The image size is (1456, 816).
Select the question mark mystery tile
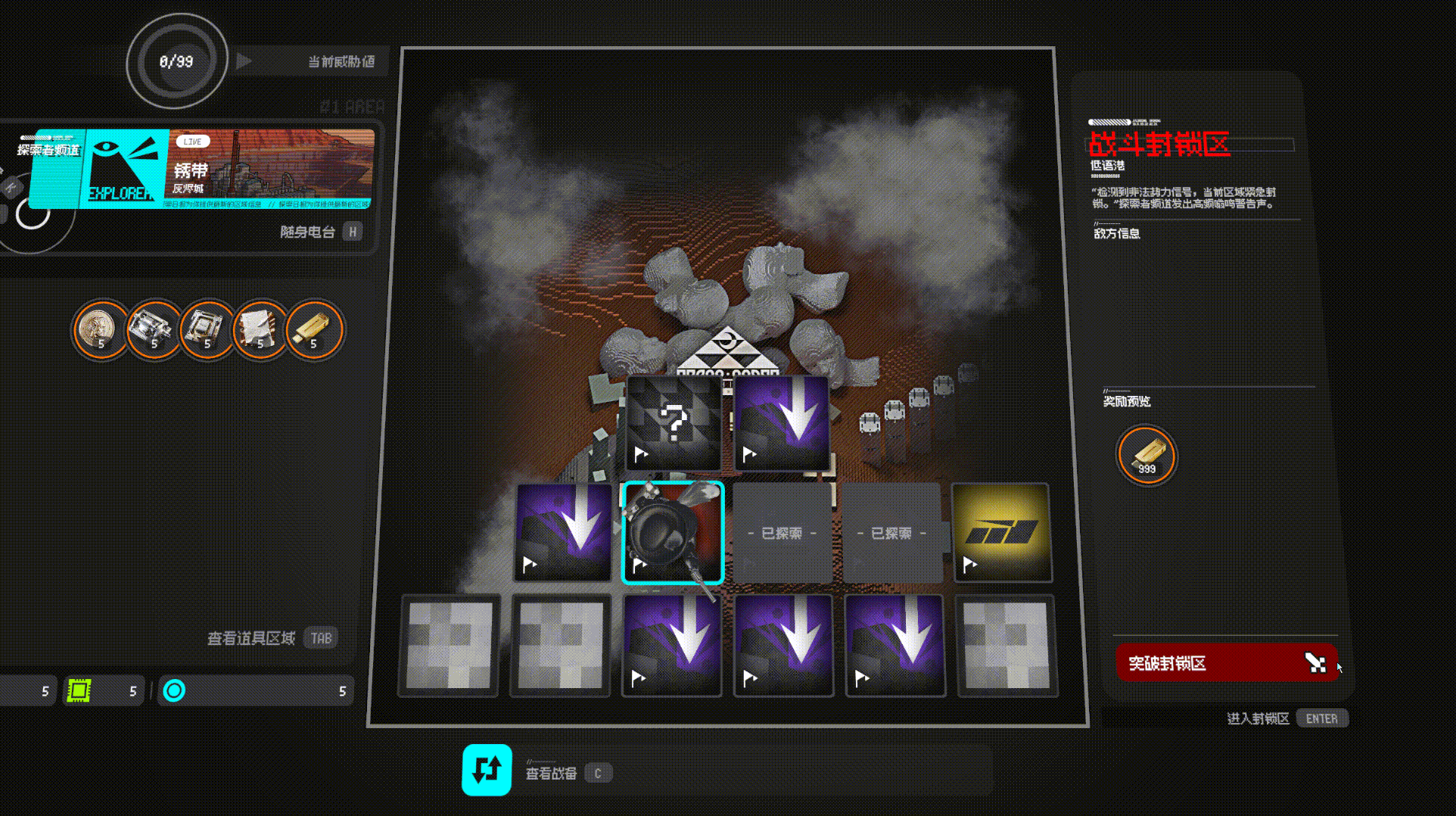coord(674,423)
